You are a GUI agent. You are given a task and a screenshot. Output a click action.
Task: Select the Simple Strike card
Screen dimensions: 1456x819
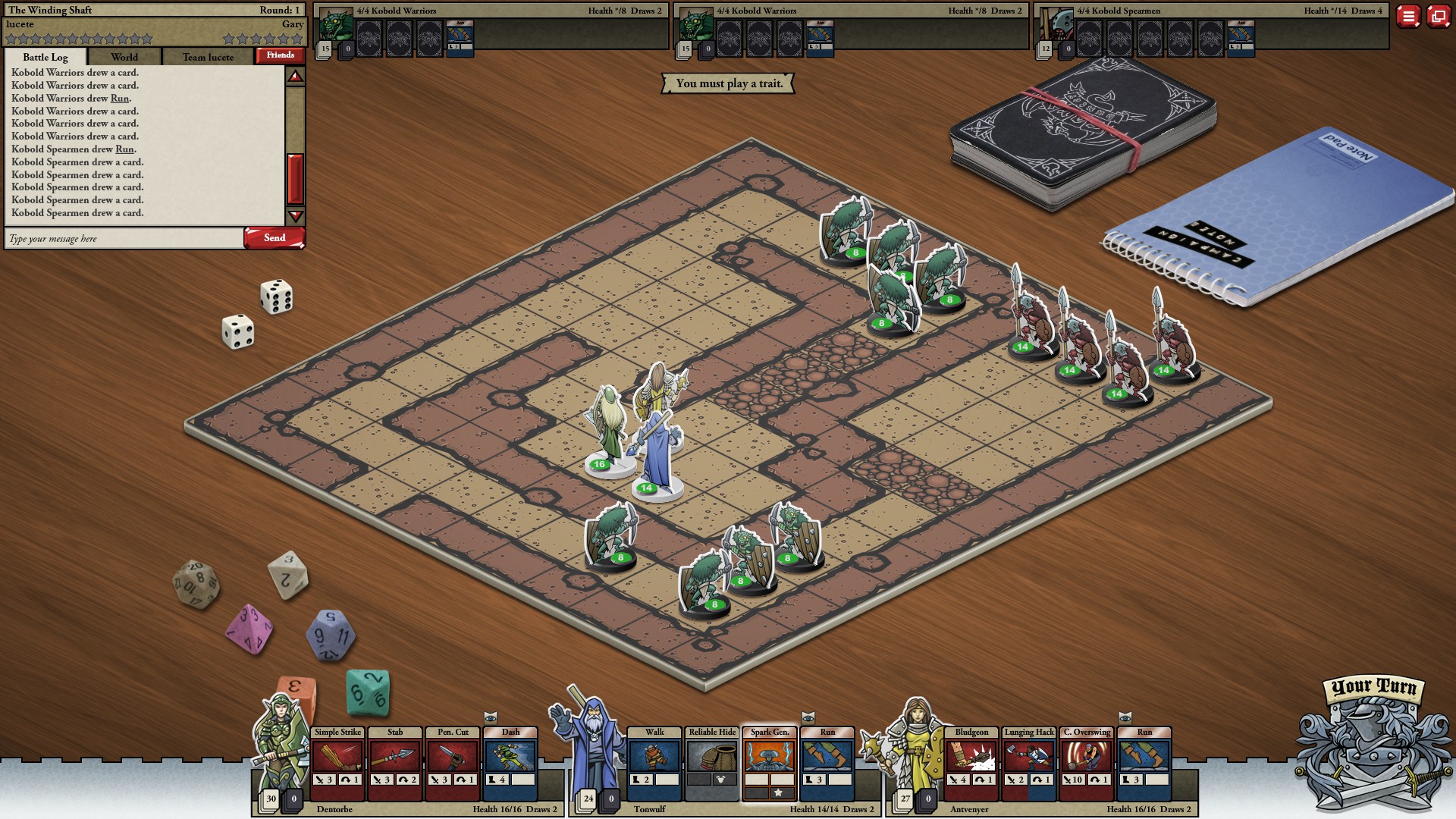[x=336, y=757]
